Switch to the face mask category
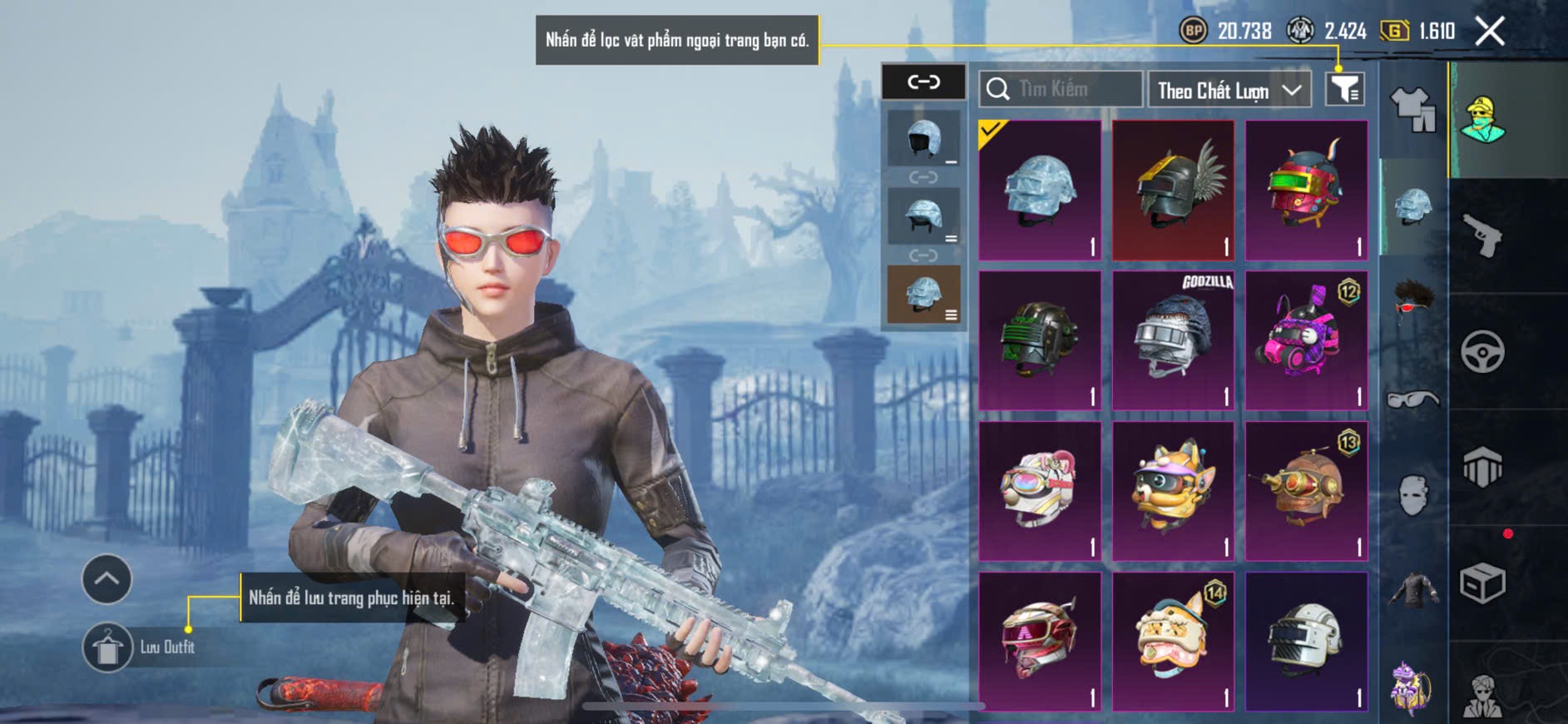Screen dimensions: 1568x724 tap(1413, 495)
